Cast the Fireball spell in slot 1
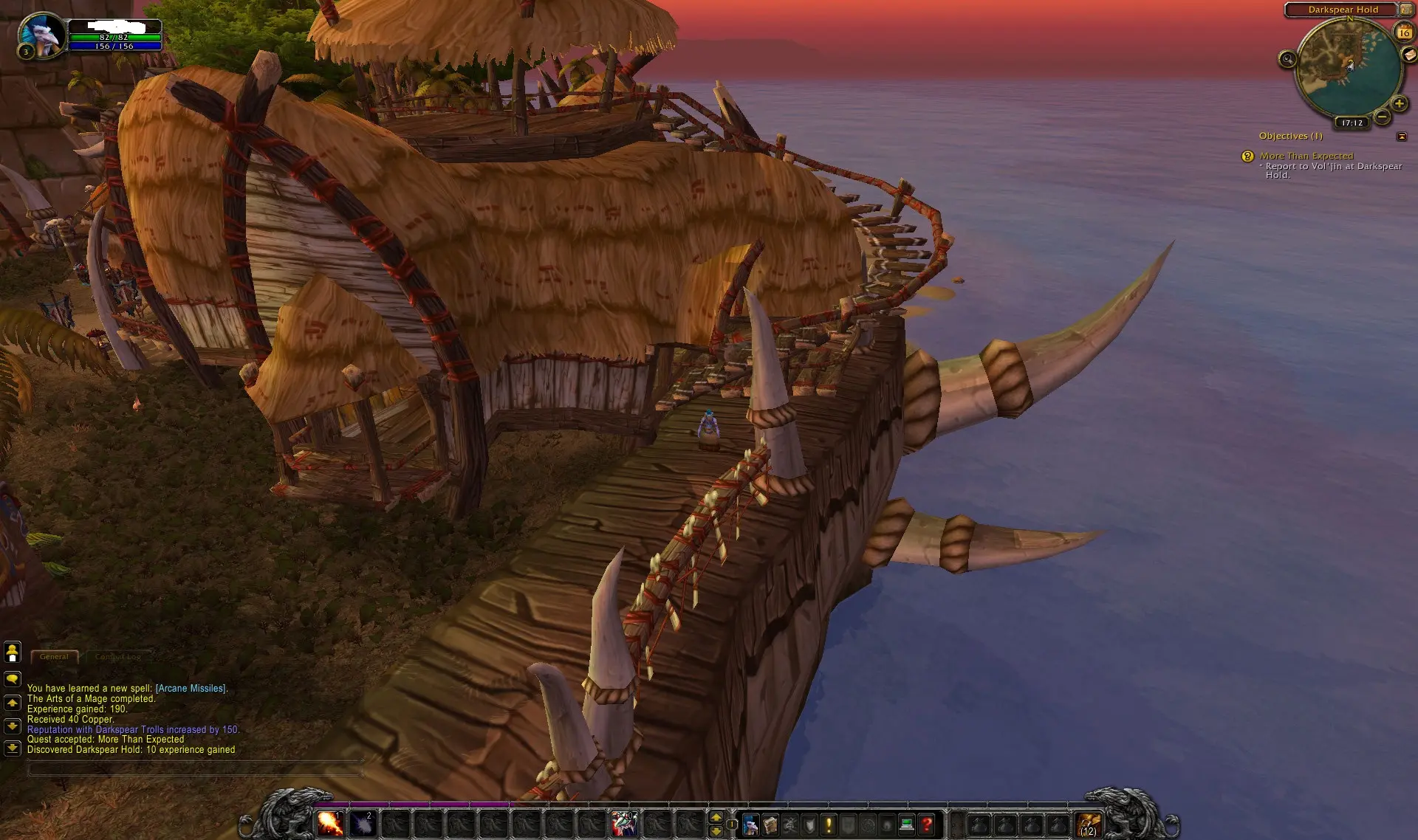The height and width of the screenshot is (840, 1418). point(329,823)
